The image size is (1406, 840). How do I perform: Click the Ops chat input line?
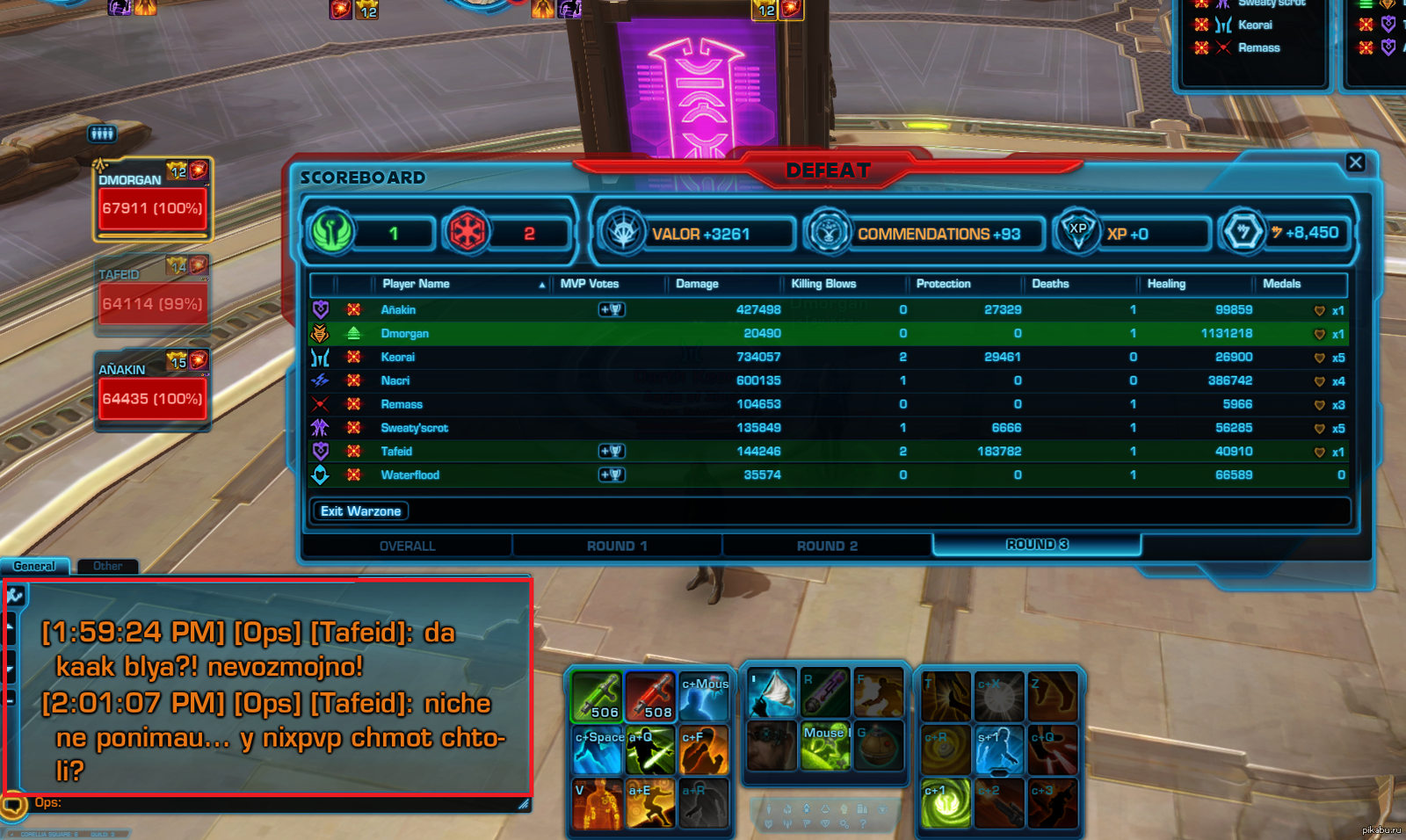coord(264,803)
